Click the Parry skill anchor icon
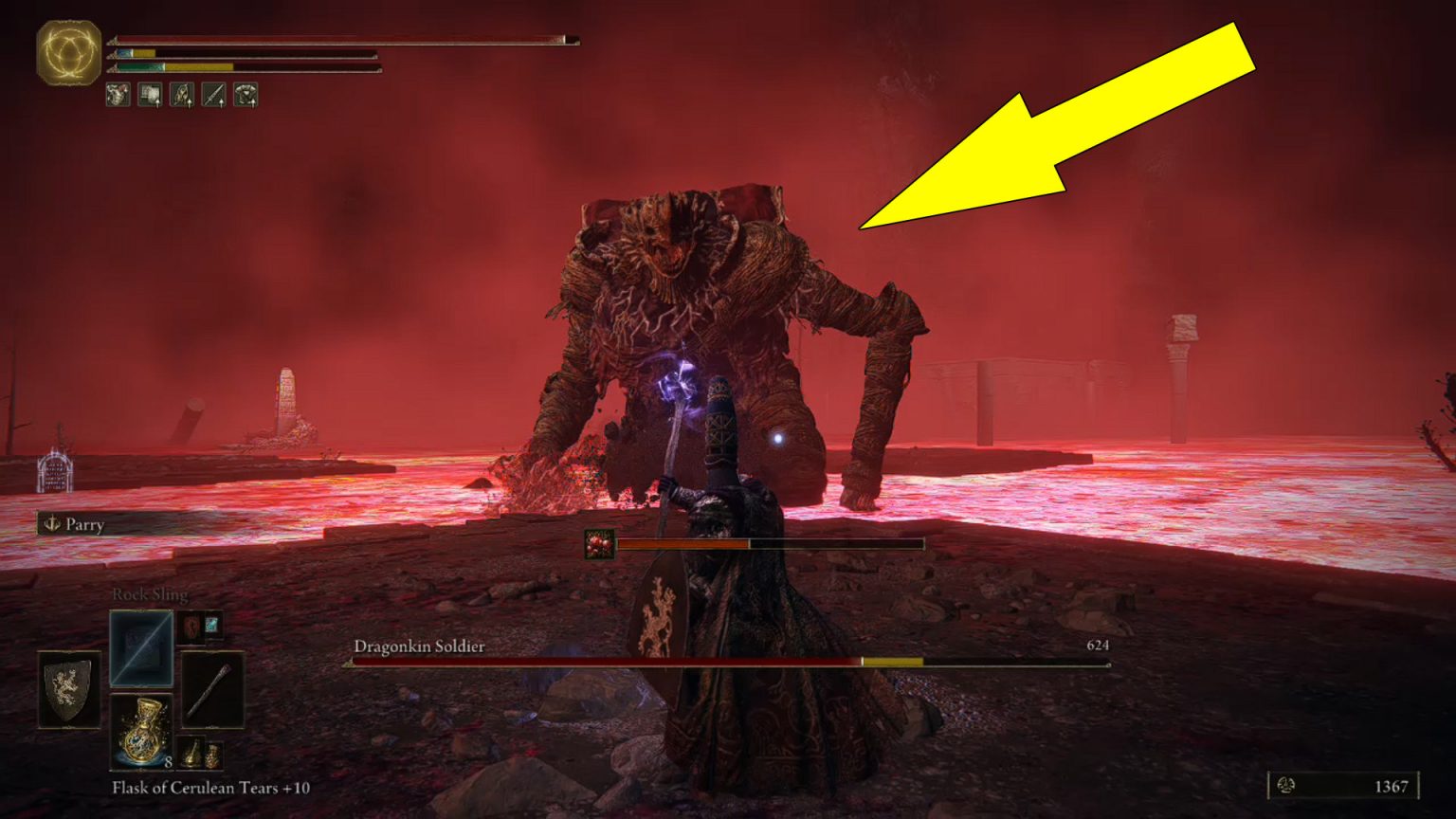This screenshot has height=819, width=1456. 52,524
